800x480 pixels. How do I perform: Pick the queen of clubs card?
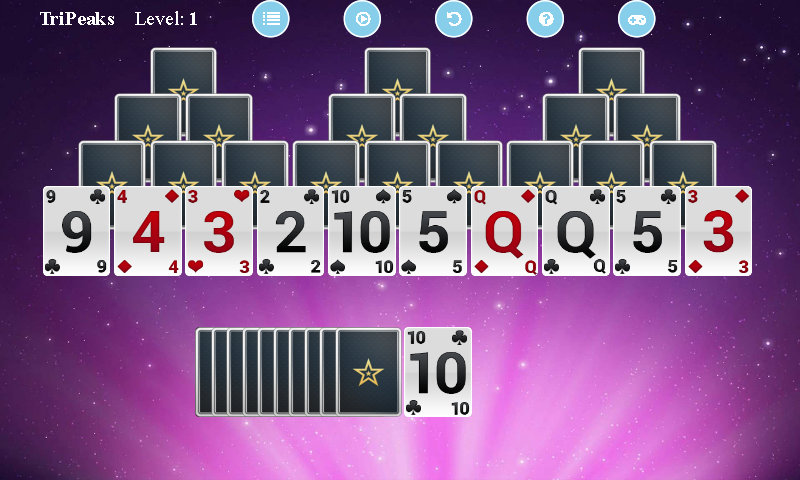pyautogui.click(x=575, y=232)
